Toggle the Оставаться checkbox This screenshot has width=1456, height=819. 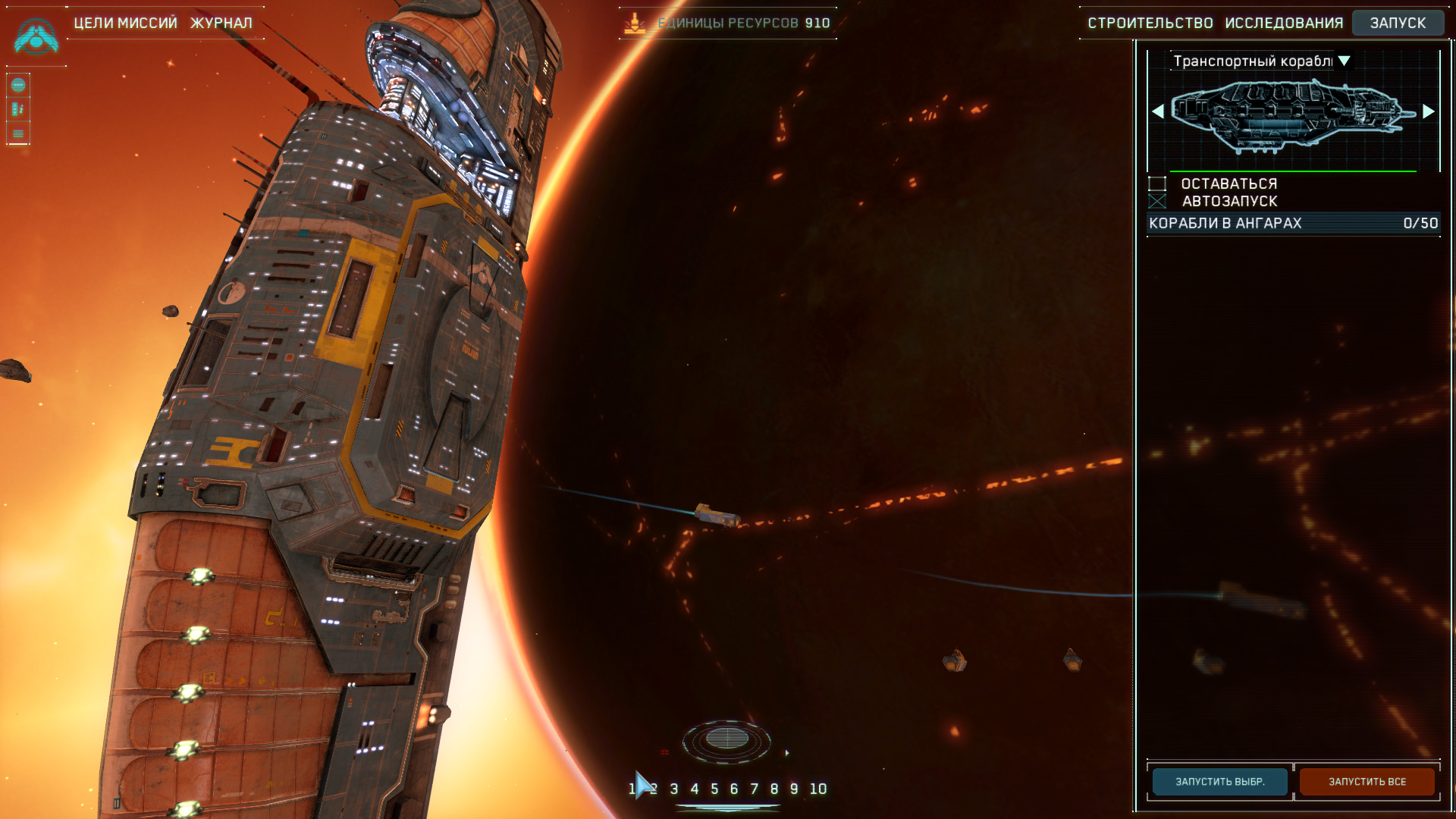click(1157, 184)
